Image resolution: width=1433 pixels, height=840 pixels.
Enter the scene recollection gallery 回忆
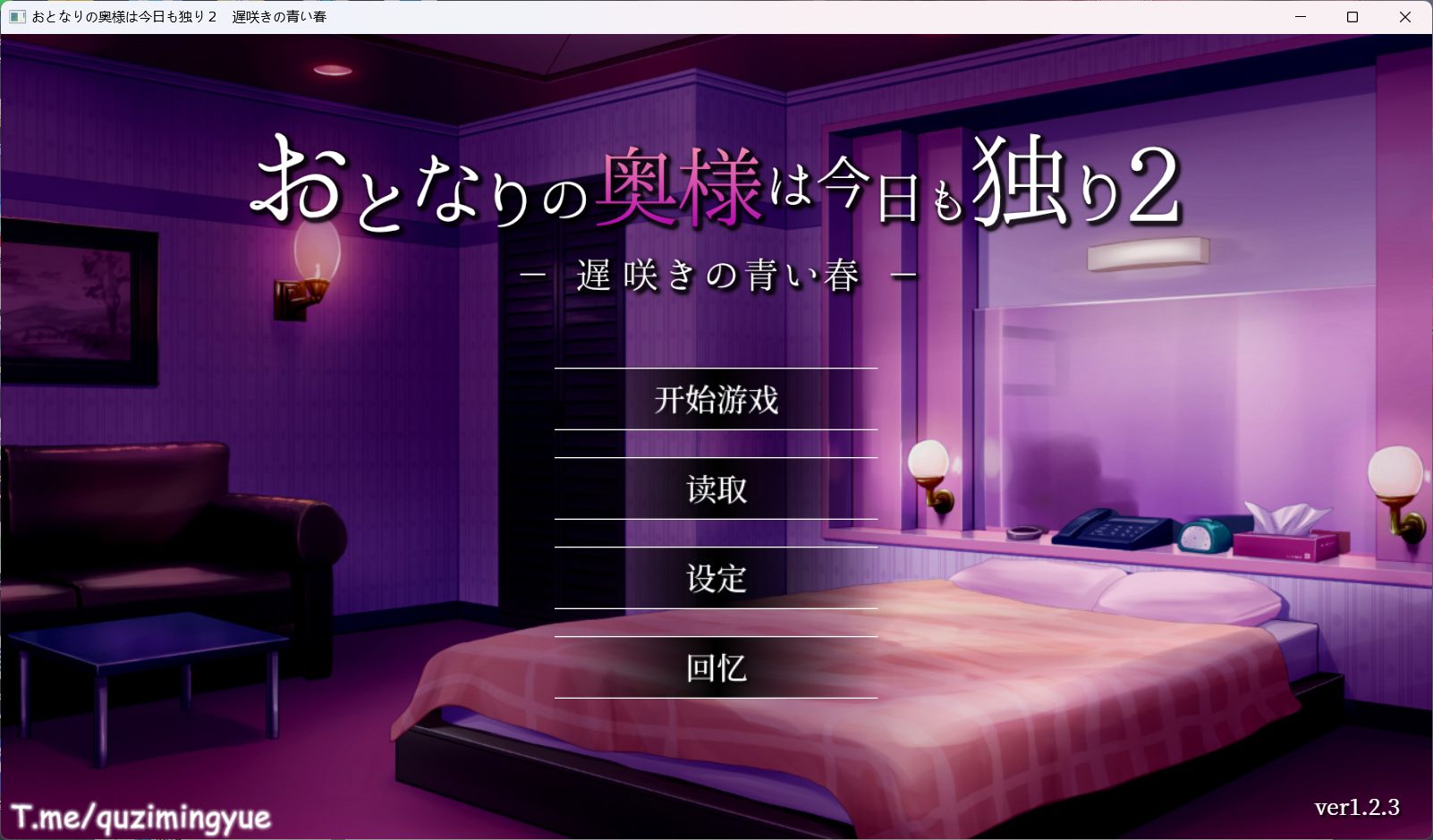[715, 670]
